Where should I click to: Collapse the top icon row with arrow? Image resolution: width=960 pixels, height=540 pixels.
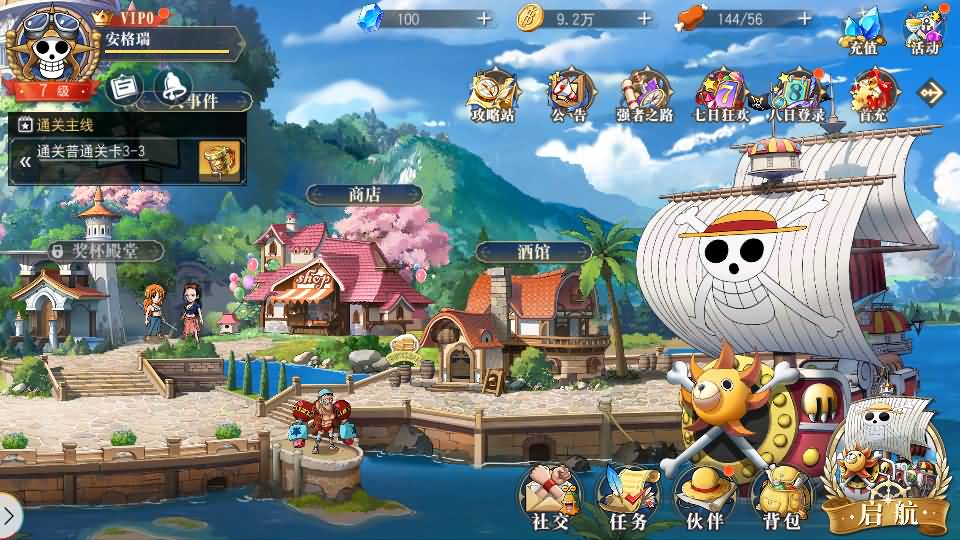(931, 93)
